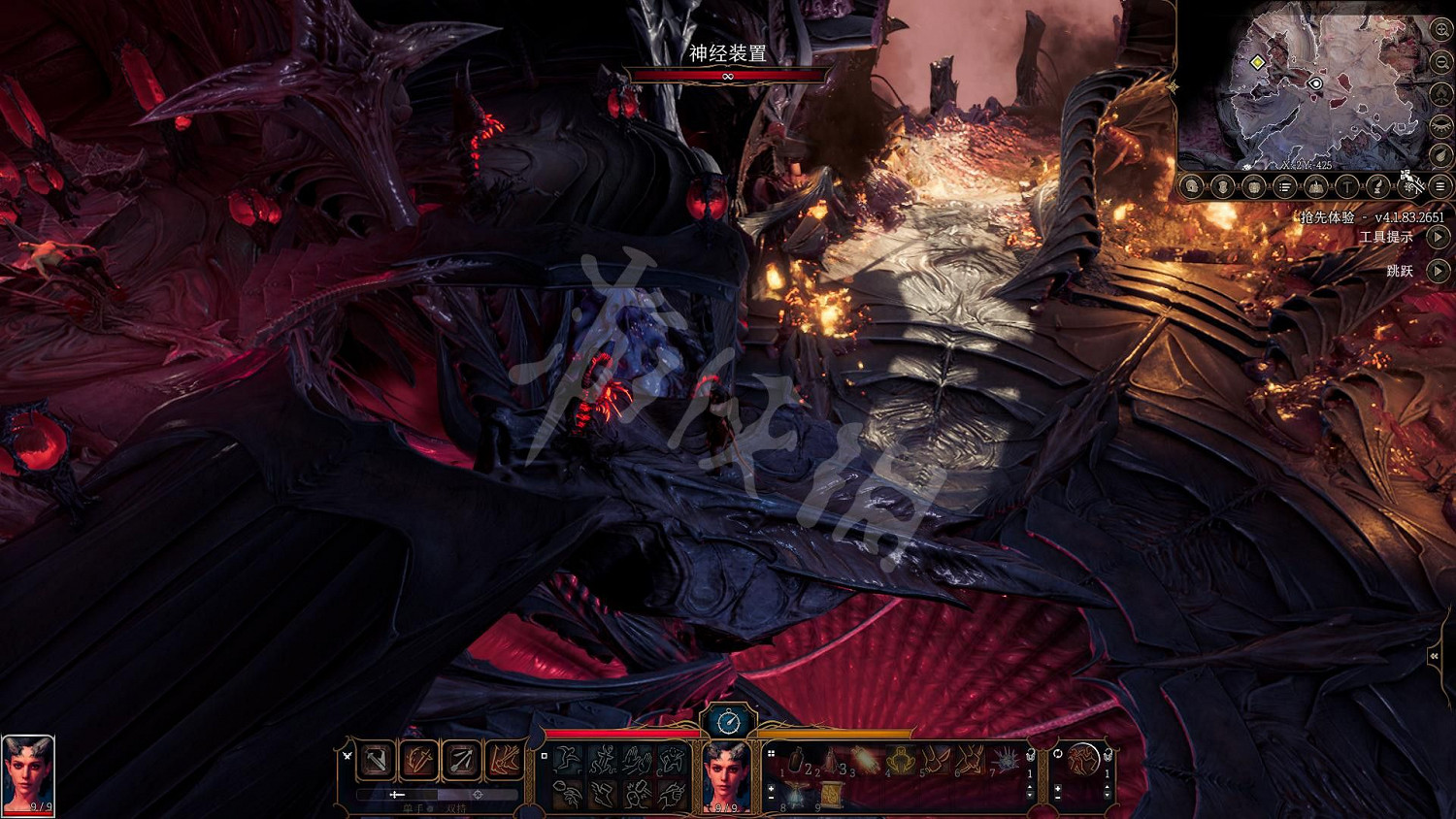Select the yellow diamond marker on minimap
This screenshot has height=819, width=1456.
coord(1257,62)
